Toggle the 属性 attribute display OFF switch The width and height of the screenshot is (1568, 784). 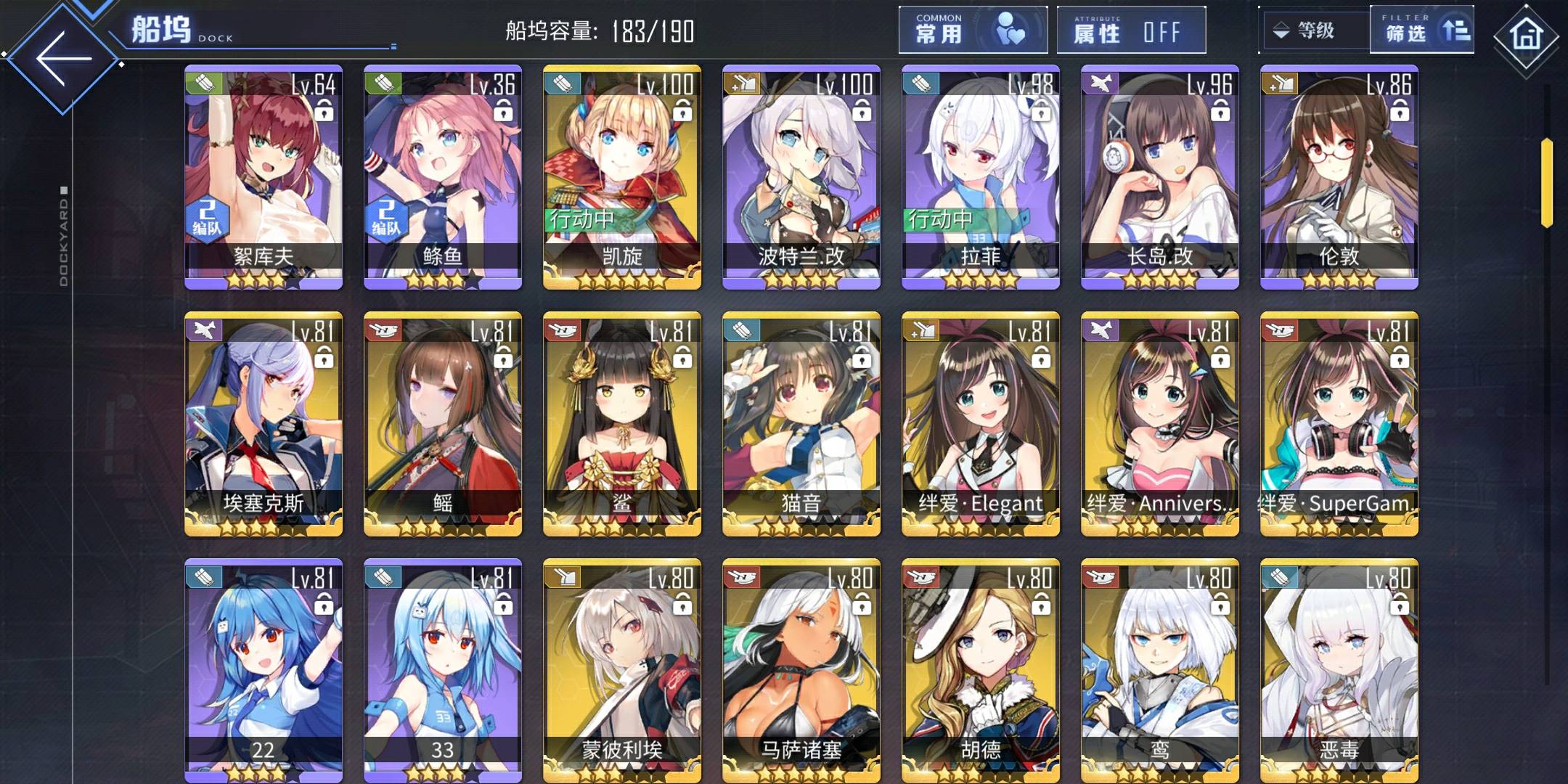(x=1130, y=30)
